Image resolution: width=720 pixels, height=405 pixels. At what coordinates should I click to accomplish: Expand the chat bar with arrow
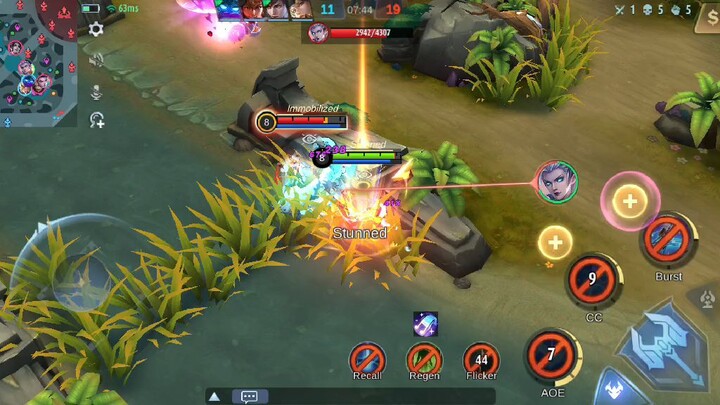click(214, 396)
